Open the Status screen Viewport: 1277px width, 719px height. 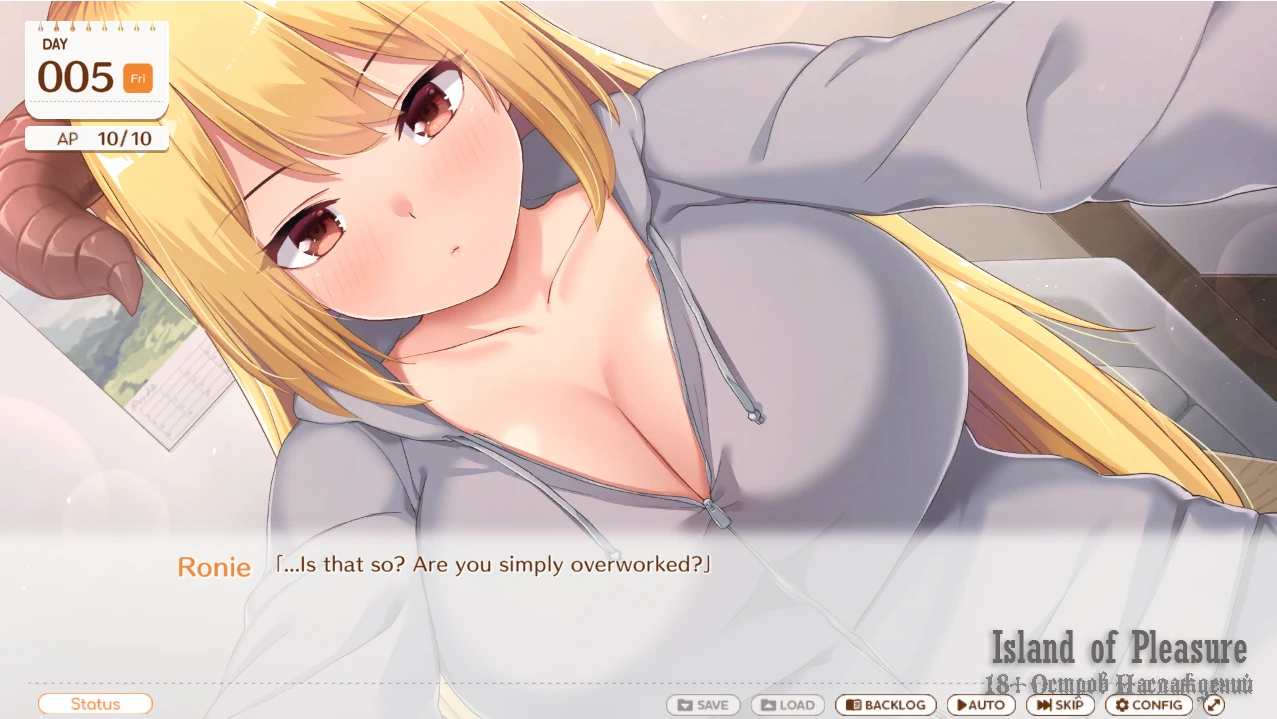click(95, 704)
